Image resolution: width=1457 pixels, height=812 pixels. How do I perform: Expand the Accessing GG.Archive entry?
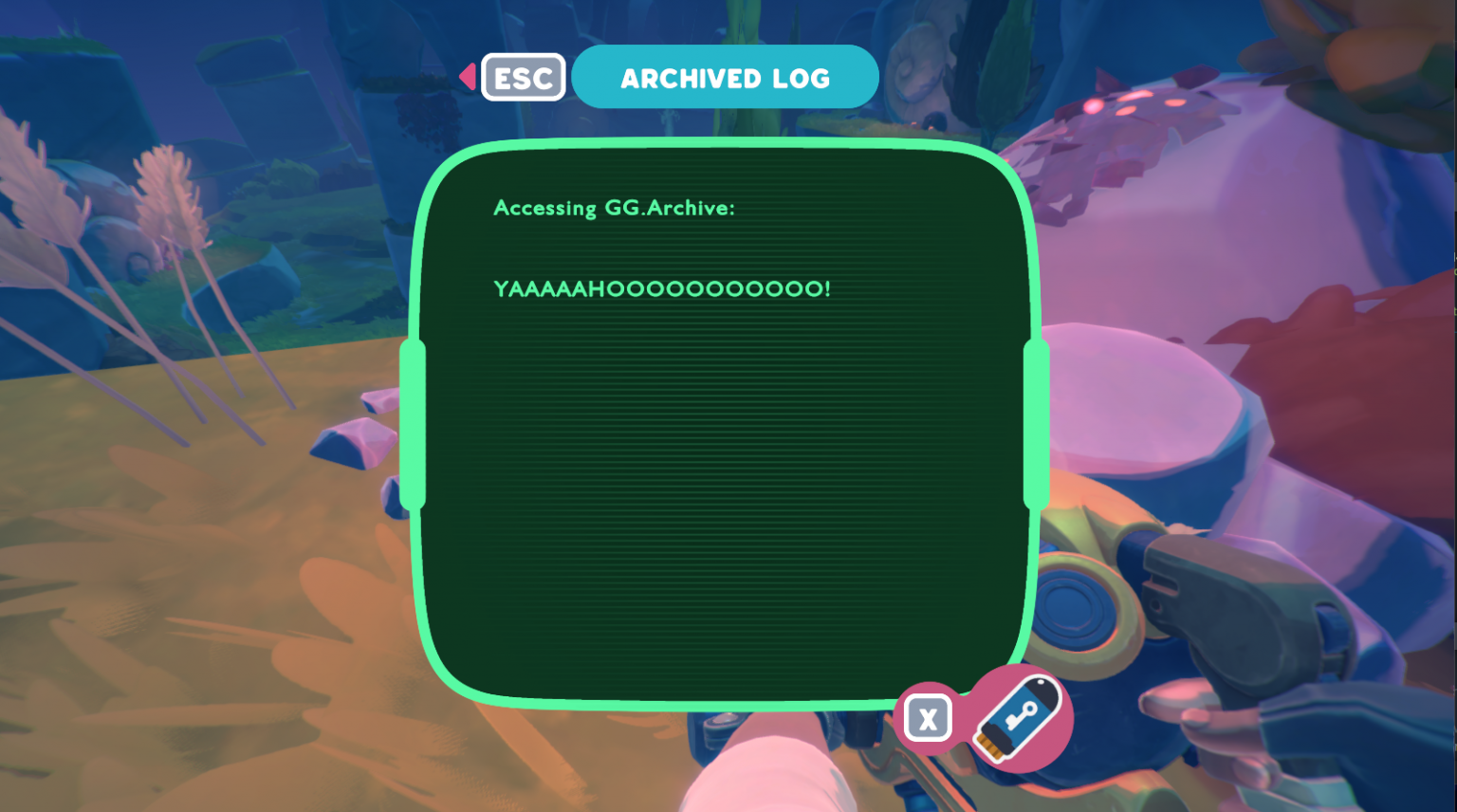tap(613, 208)
